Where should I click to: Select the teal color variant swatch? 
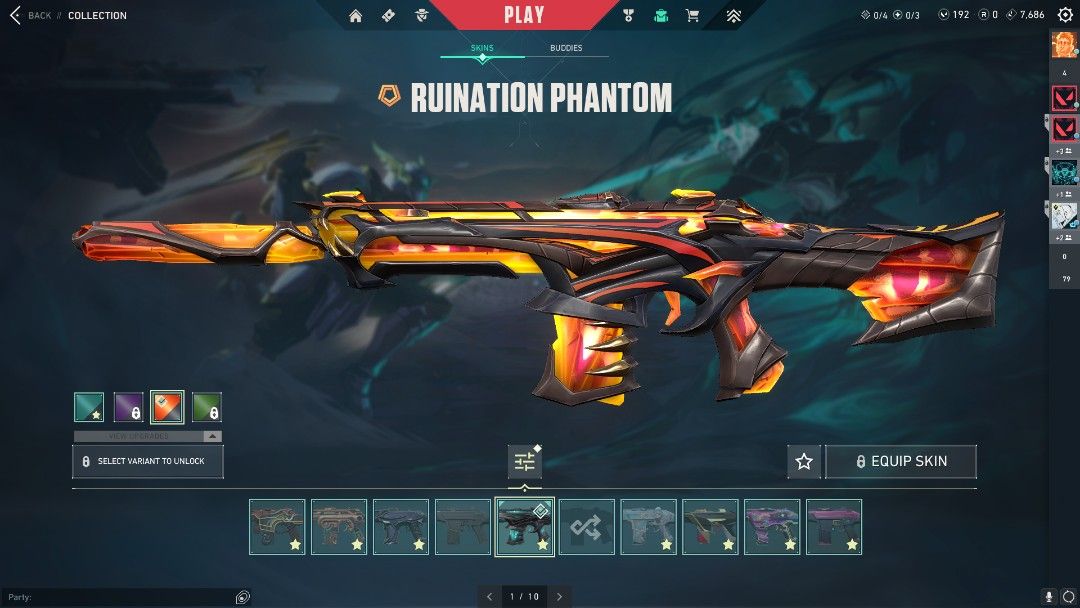click(89, 407)
